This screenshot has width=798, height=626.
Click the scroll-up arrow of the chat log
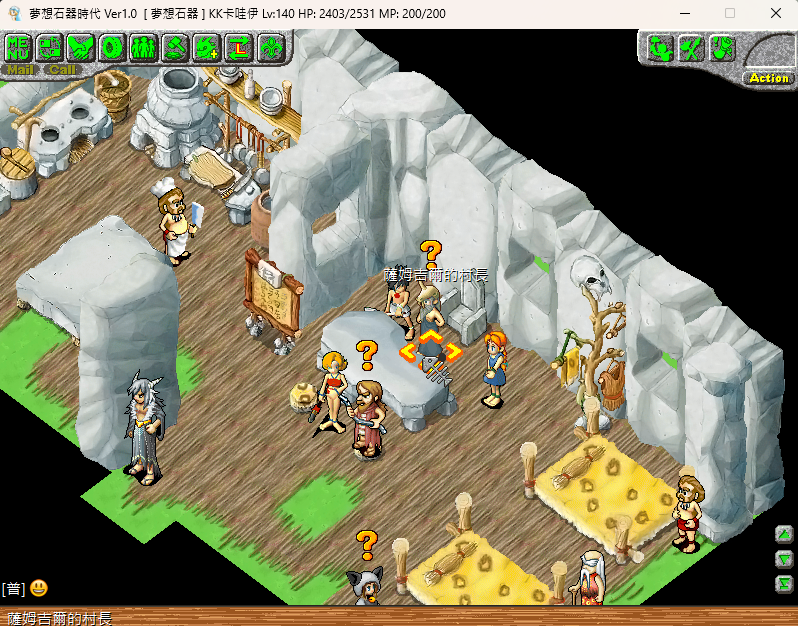click(785, 533)
